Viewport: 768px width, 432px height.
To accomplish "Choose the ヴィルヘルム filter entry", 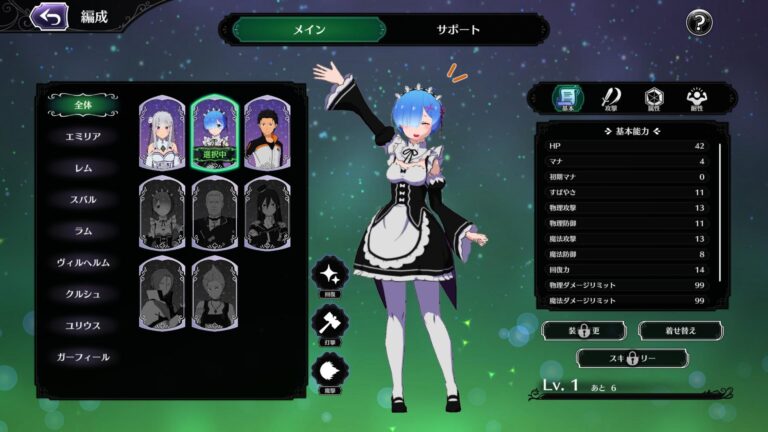I will [x=84, y=263].
